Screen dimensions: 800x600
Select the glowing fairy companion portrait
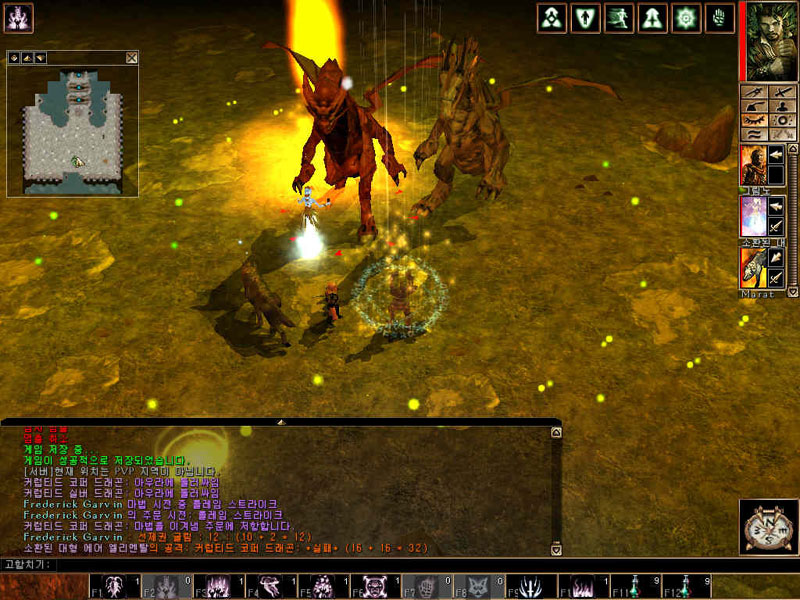[x=752, y=216]
